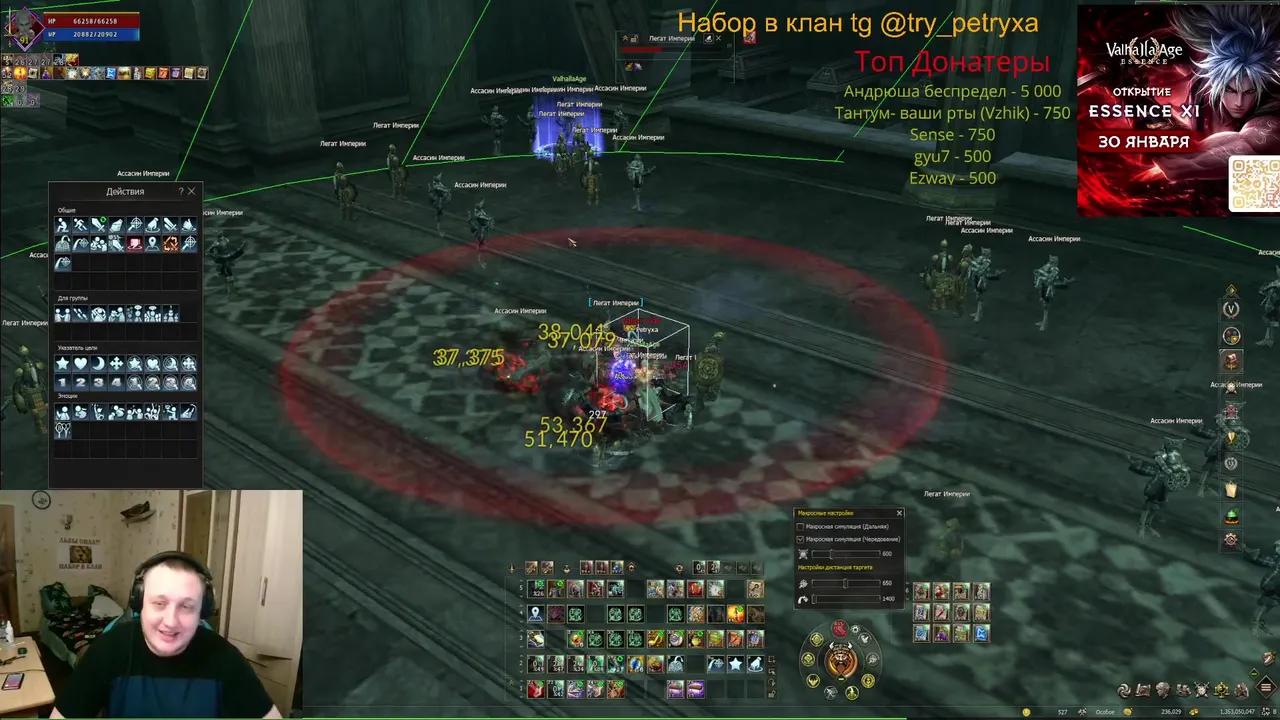Screen dimensions: 1280x720
Task: Select the Attack action icon under Общие
Action: (x=98, y=224)
